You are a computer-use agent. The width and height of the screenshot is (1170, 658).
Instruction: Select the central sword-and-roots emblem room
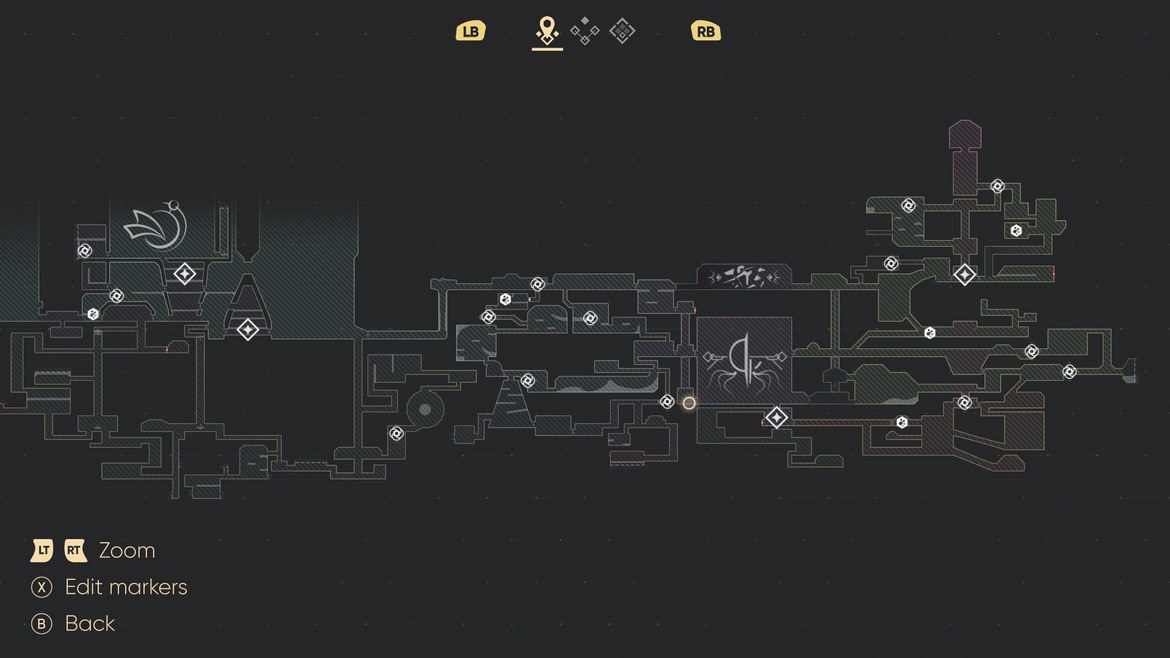click(x=744, y=357)
